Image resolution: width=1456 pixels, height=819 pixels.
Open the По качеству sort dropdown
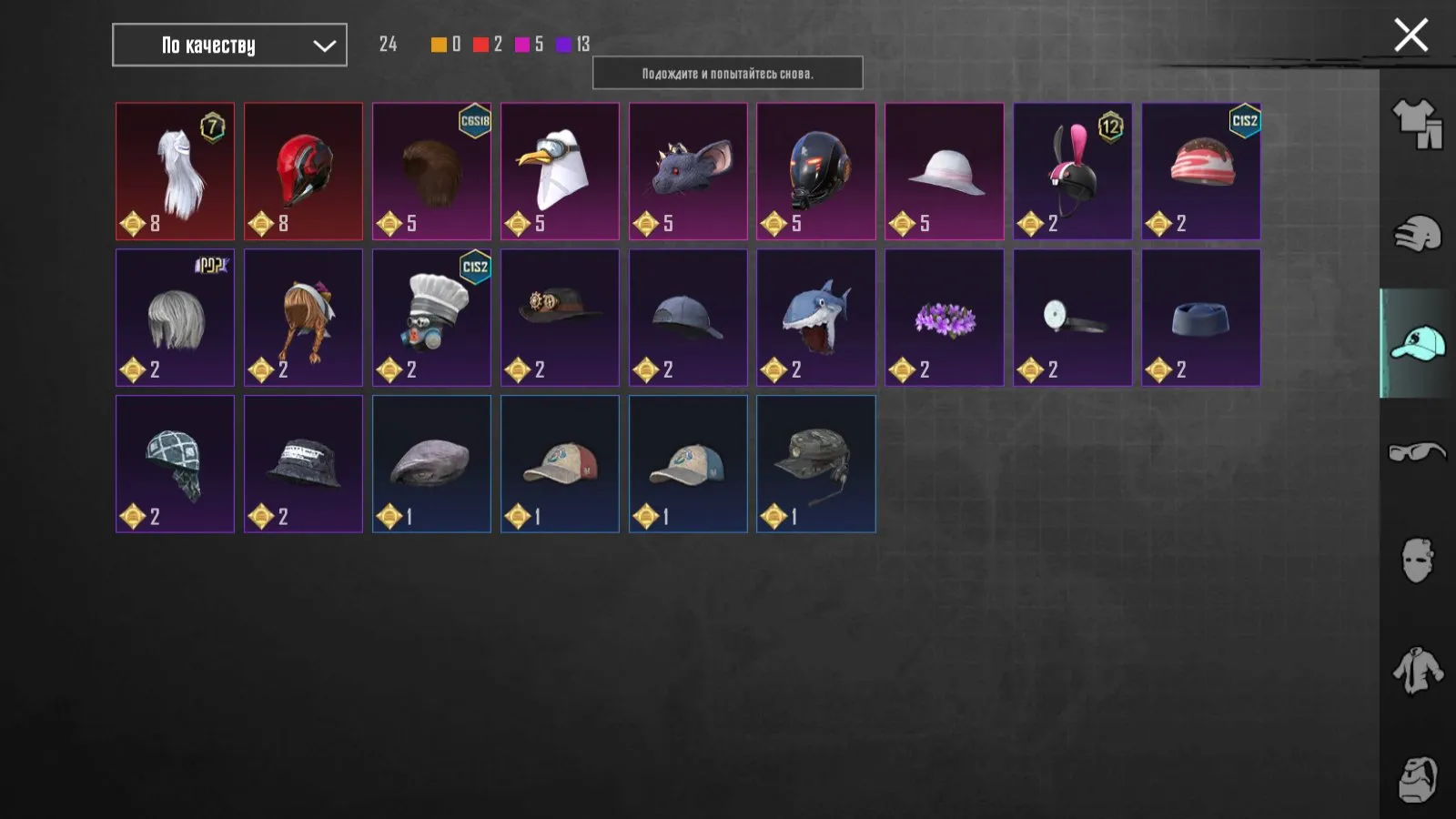[228, 45]
